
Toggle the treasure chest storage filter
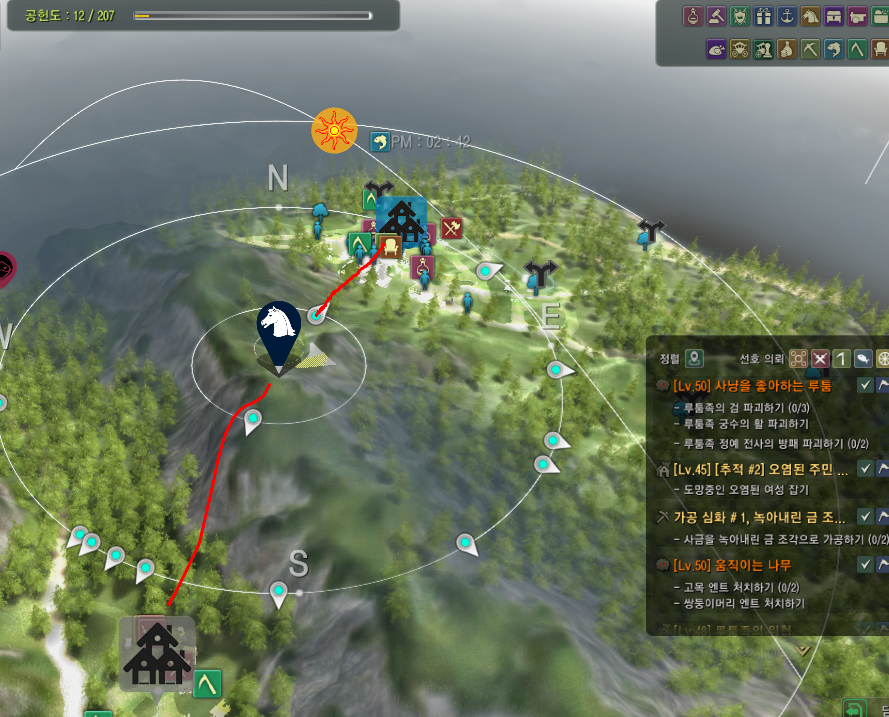click(x=835, y=17)
